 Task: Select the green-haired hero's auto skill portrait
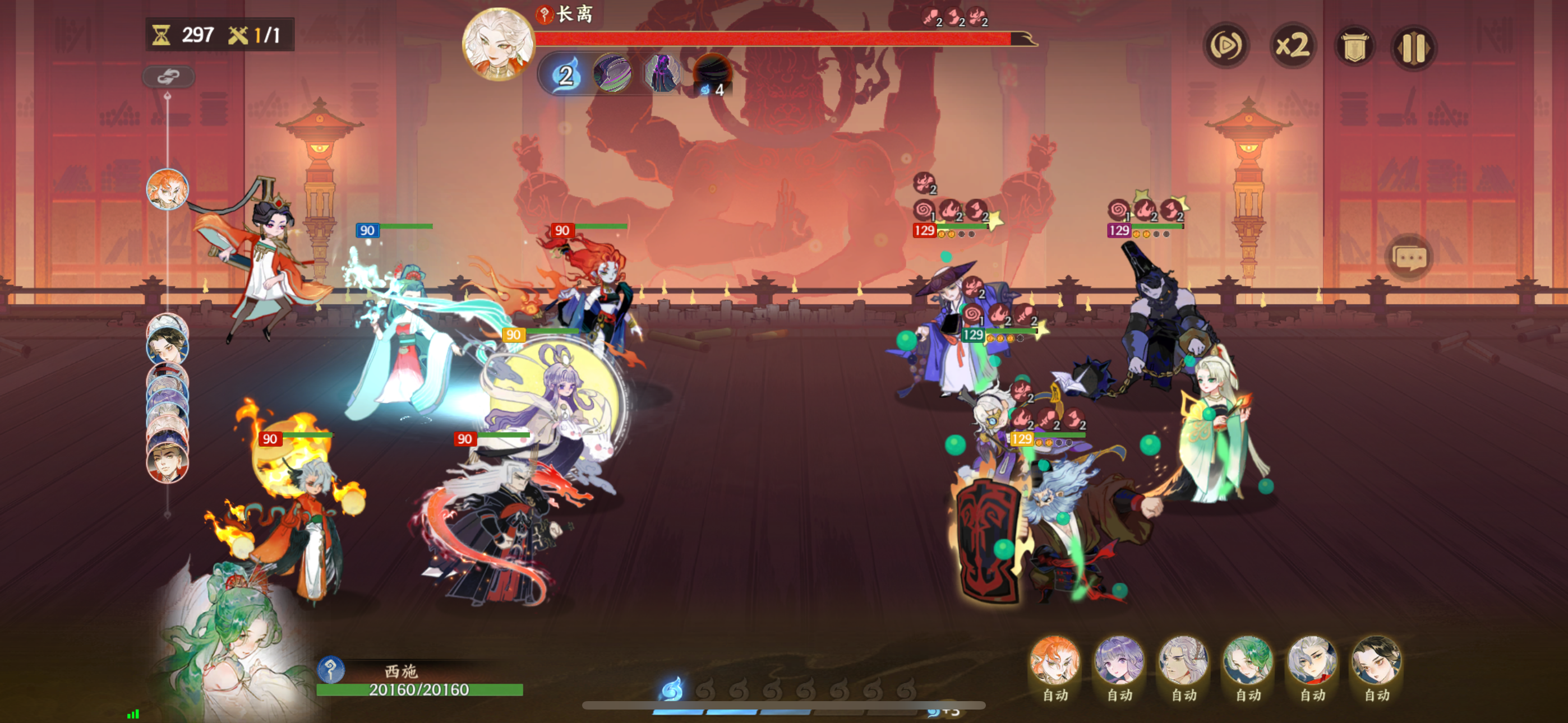pos(1248,661)
